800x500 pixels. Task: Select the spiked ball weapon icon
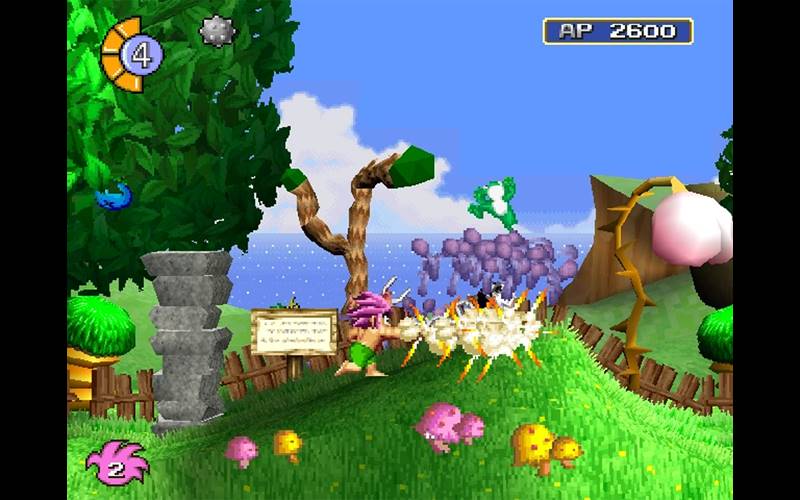click(x=216, y=32)
